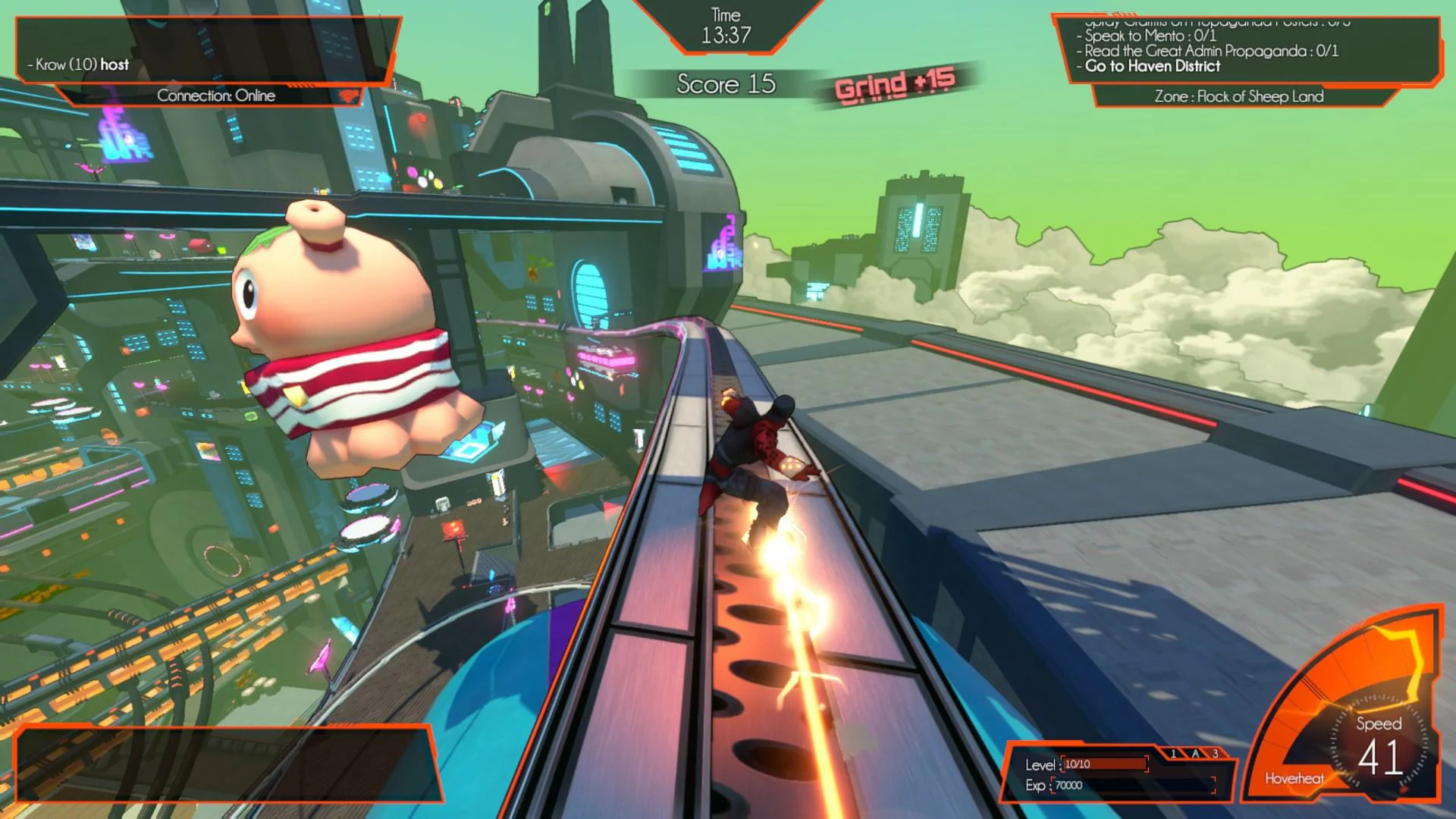Select the 'Go to Haven District' objective
The width and height of the screenshot is (1456, 819).
[x=1153, y=67]
